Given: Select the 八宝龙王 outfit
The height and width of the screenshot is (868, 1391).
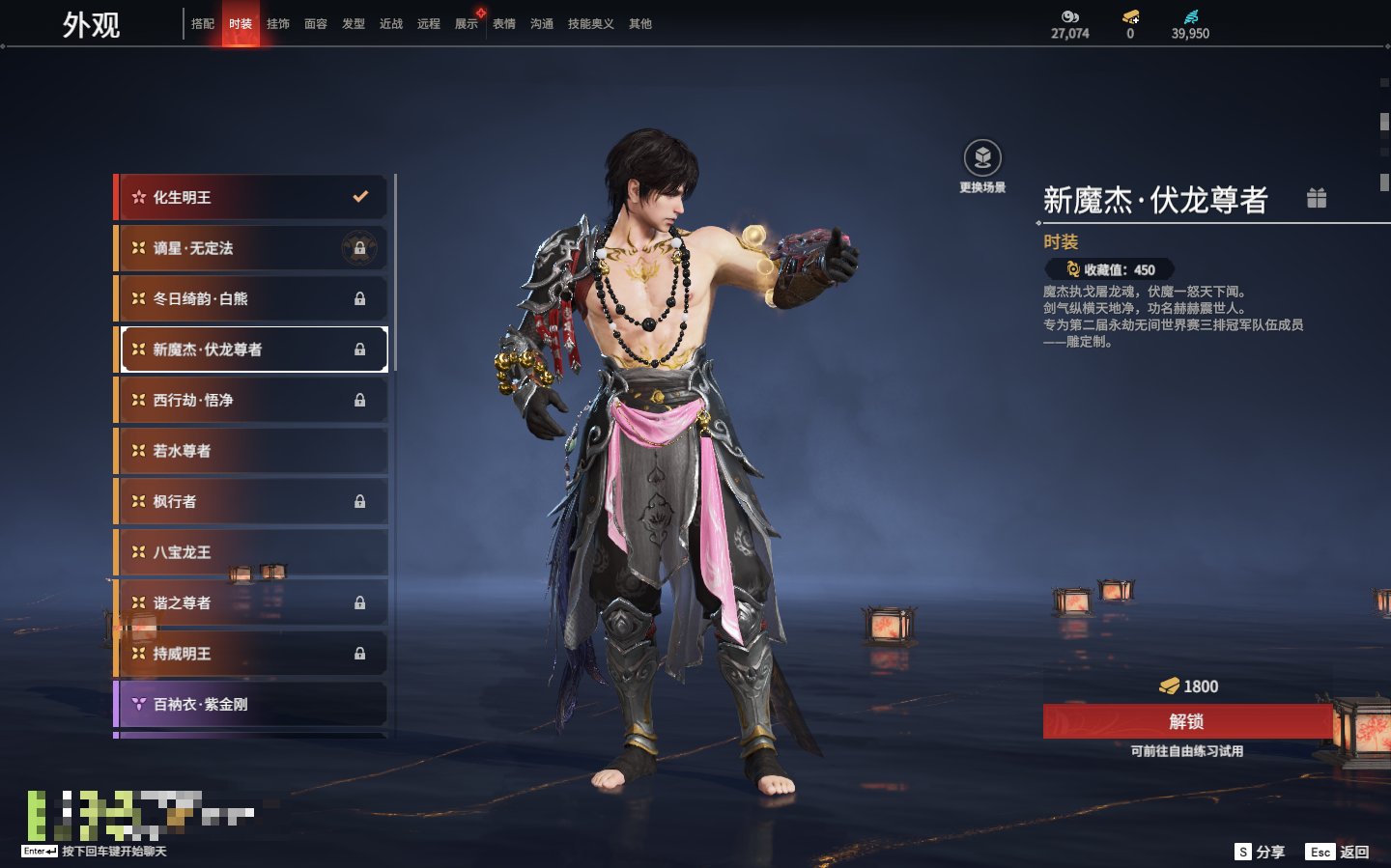Looking at the screenshot, I should 251,552.
